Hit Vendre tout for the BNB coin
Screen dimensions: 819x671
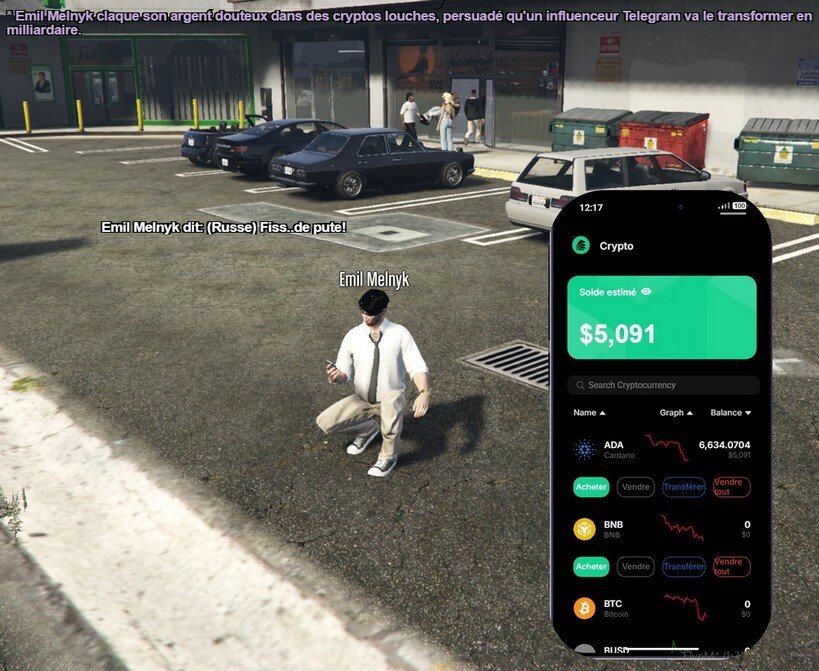pos(732,567)
